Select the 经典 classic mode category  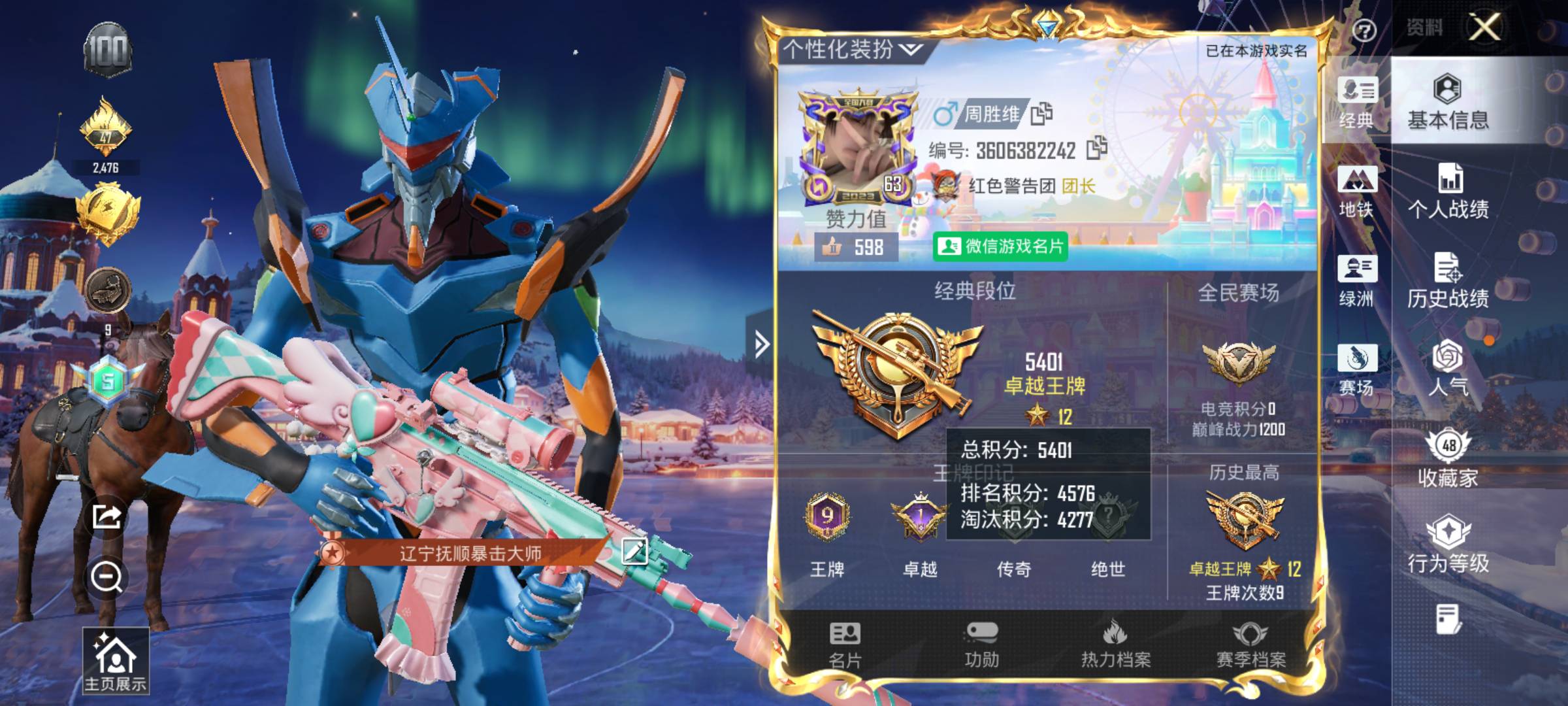click(x=1357, y=103)
